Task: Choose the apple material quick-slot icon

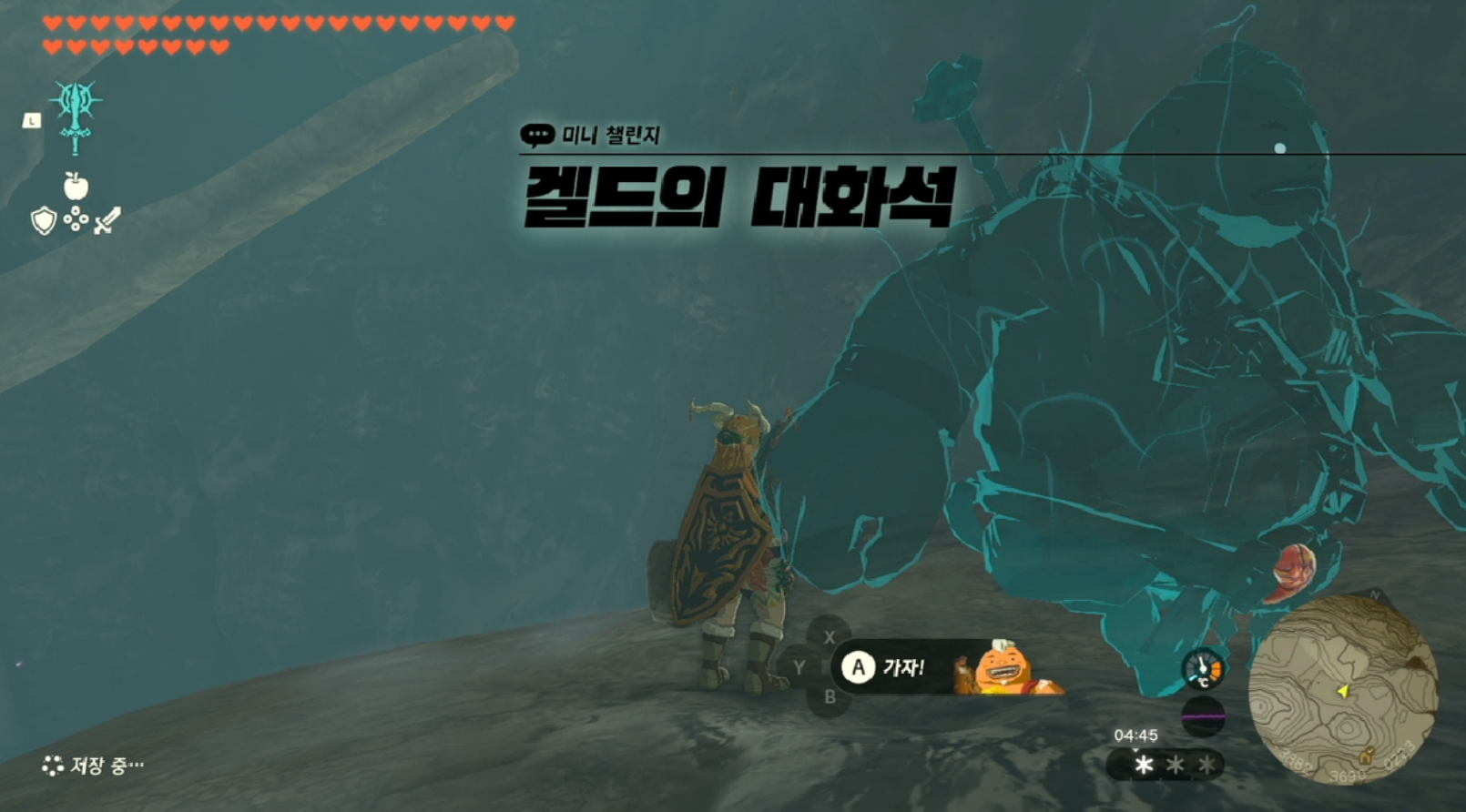Action: click(x=76, y=187)
